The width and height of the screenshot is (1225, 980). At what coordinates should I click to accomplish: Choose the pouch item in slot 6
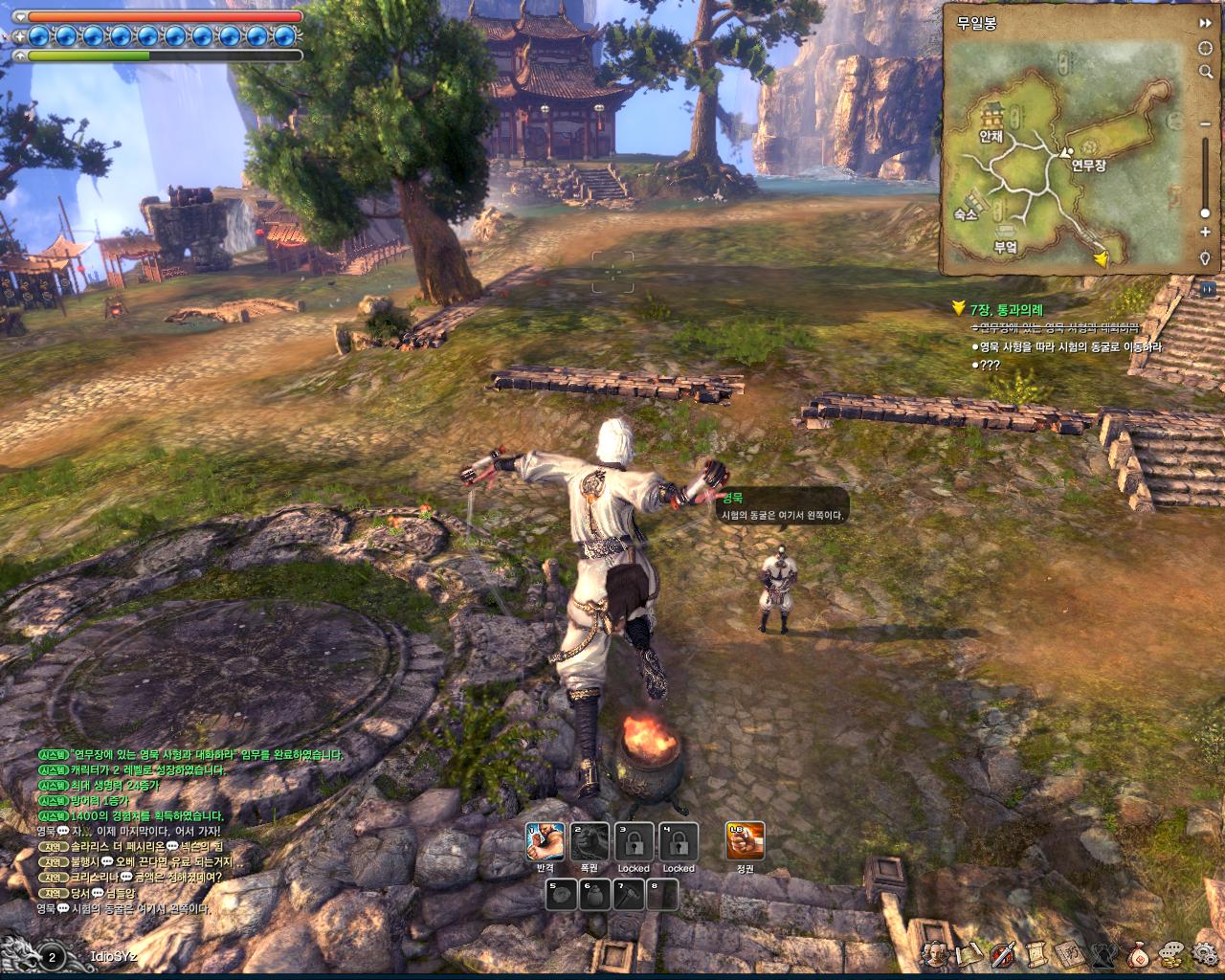597,896
